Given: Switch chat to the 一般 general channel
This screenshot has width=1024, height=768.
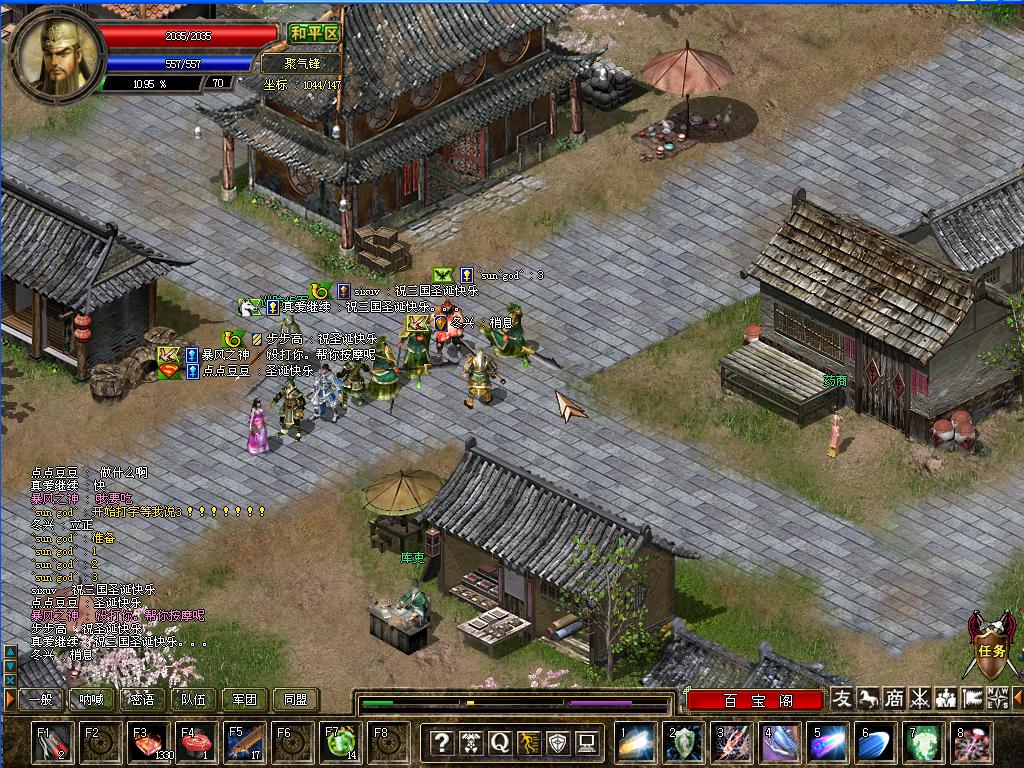Looking at the screenshot, I should tap(41, 700).
